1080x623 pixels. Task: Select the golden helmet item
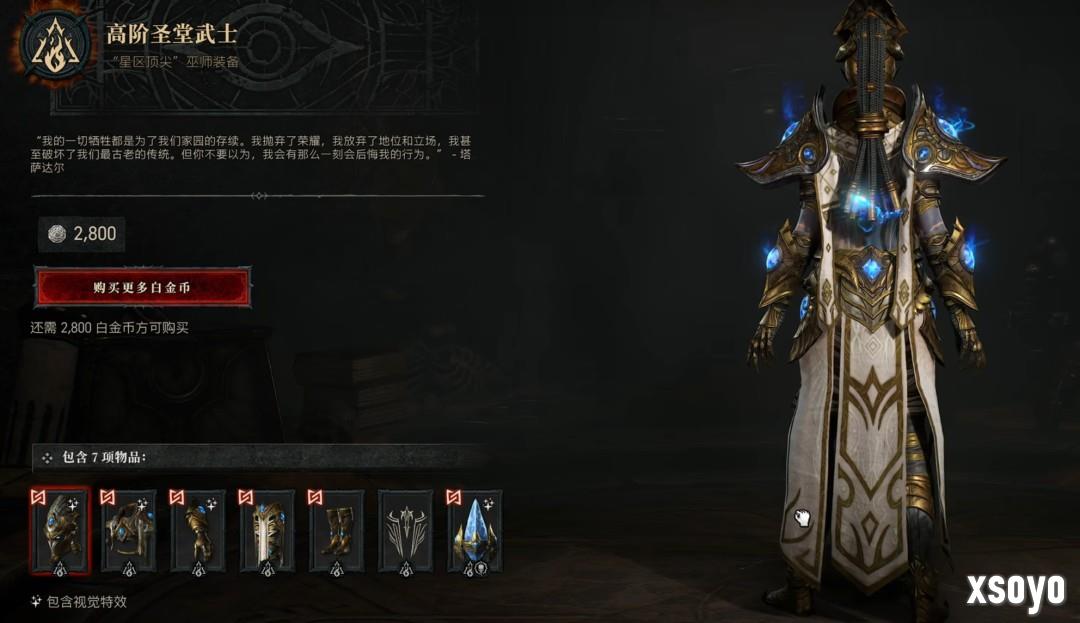coord(60,531)
